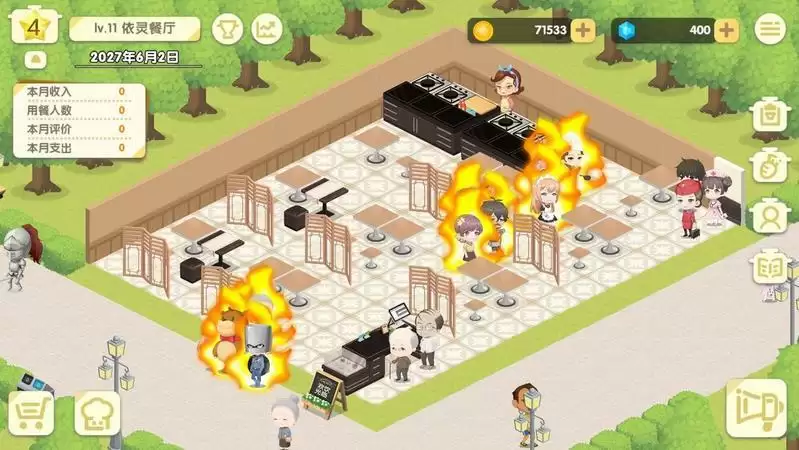Open the book guide icon
Screen dimensions: 799x450
pyautogui.click(x=770, y=265)
